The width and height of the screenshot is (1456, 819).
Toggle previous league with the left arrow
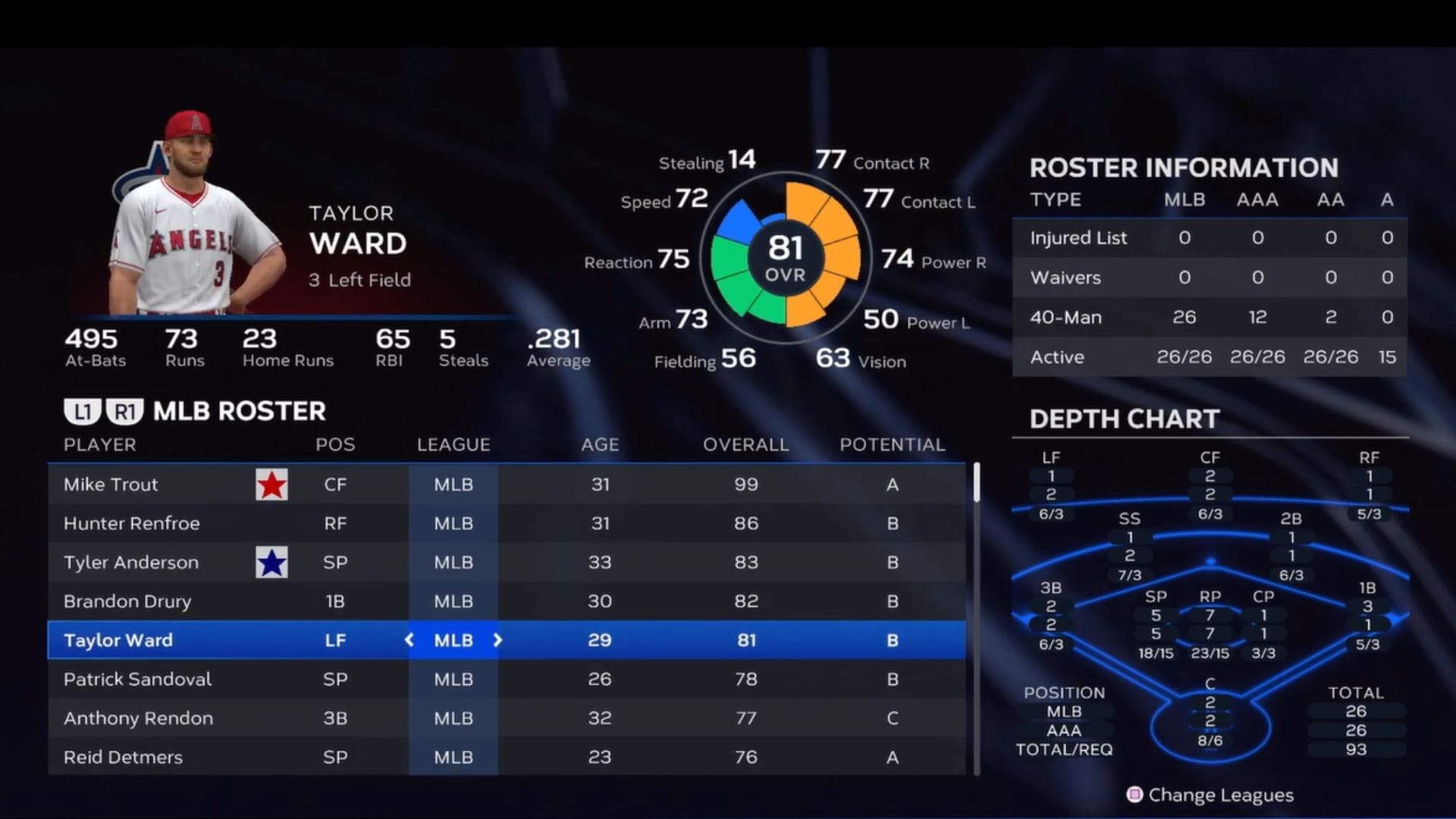click(409, 640)
